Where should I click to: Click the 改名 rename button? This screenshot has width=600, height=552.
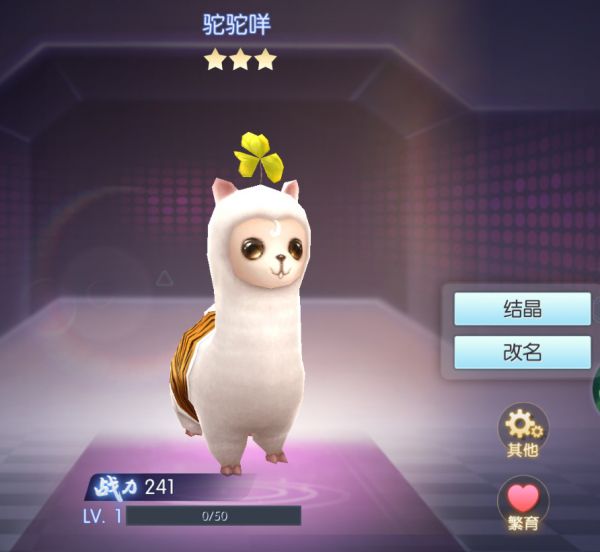[x=522, y=352]
